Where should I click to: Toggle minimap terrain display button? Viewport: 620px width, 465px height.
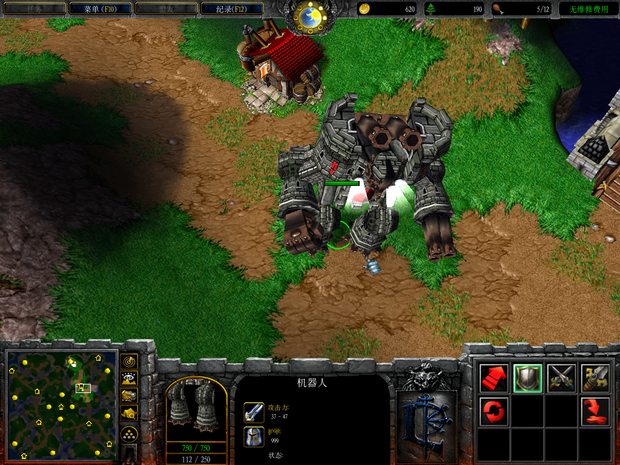click(129, 378)
